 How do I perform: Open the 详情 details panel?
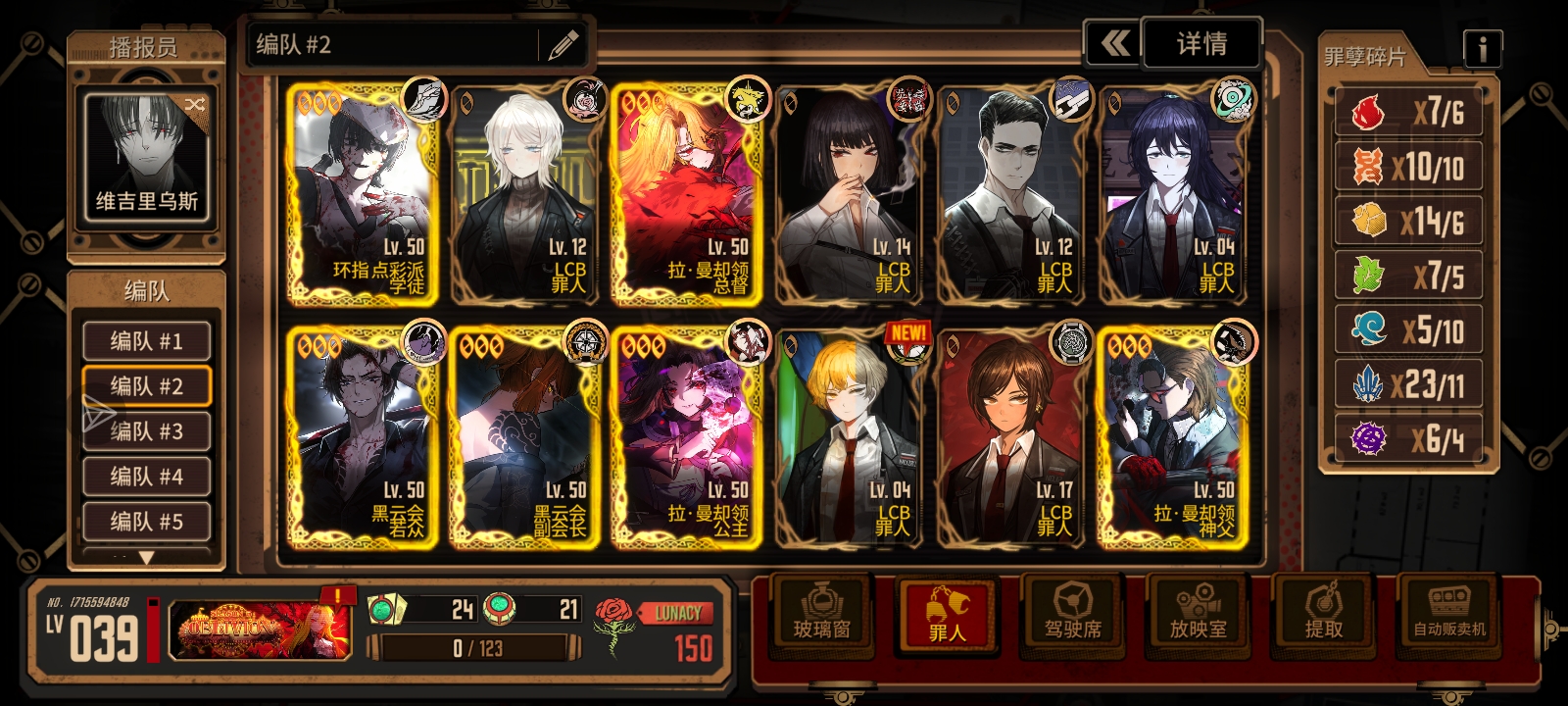tap(1201, 44)
